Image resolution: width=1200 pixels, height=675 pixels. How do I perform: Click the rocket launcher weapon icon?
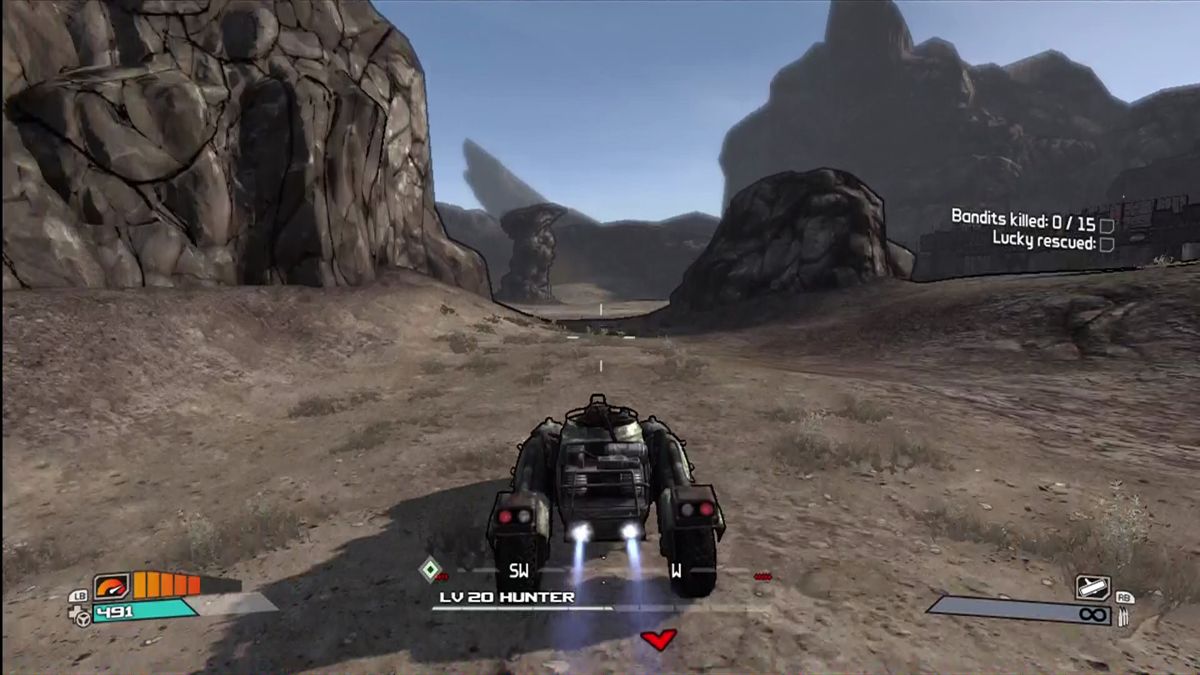tap(1092, 587)
